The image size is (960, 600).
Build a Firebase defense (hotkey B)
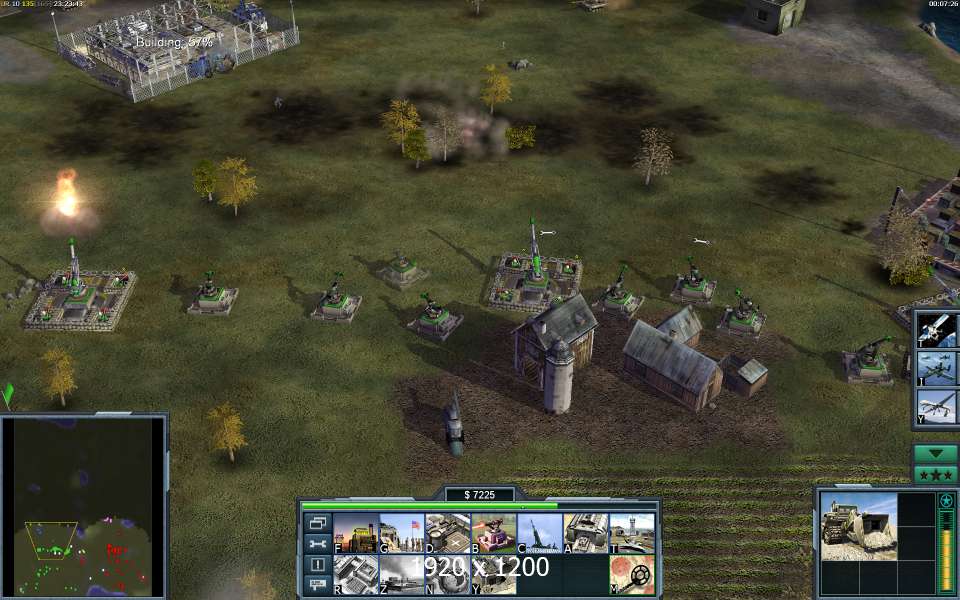coord(493,533)
